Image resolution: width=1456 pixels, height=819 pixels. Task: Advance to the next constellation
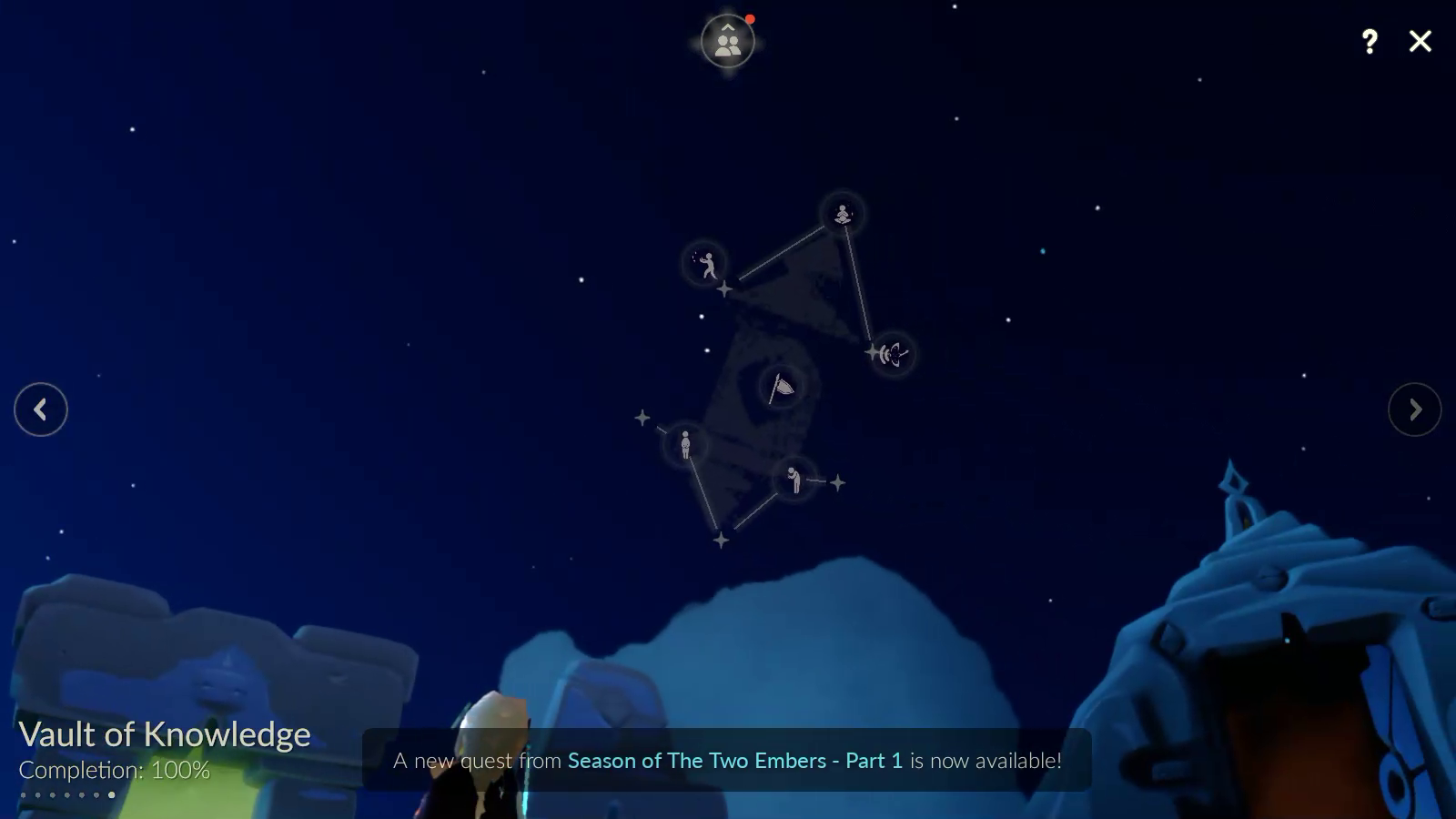coord(1414,409)
